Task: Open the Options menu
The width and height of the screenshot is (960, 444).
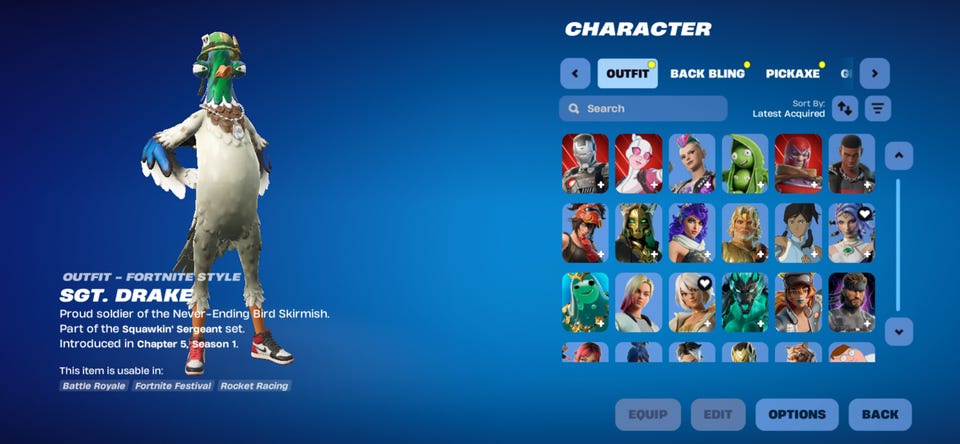Action: click(x=797, y=414)
